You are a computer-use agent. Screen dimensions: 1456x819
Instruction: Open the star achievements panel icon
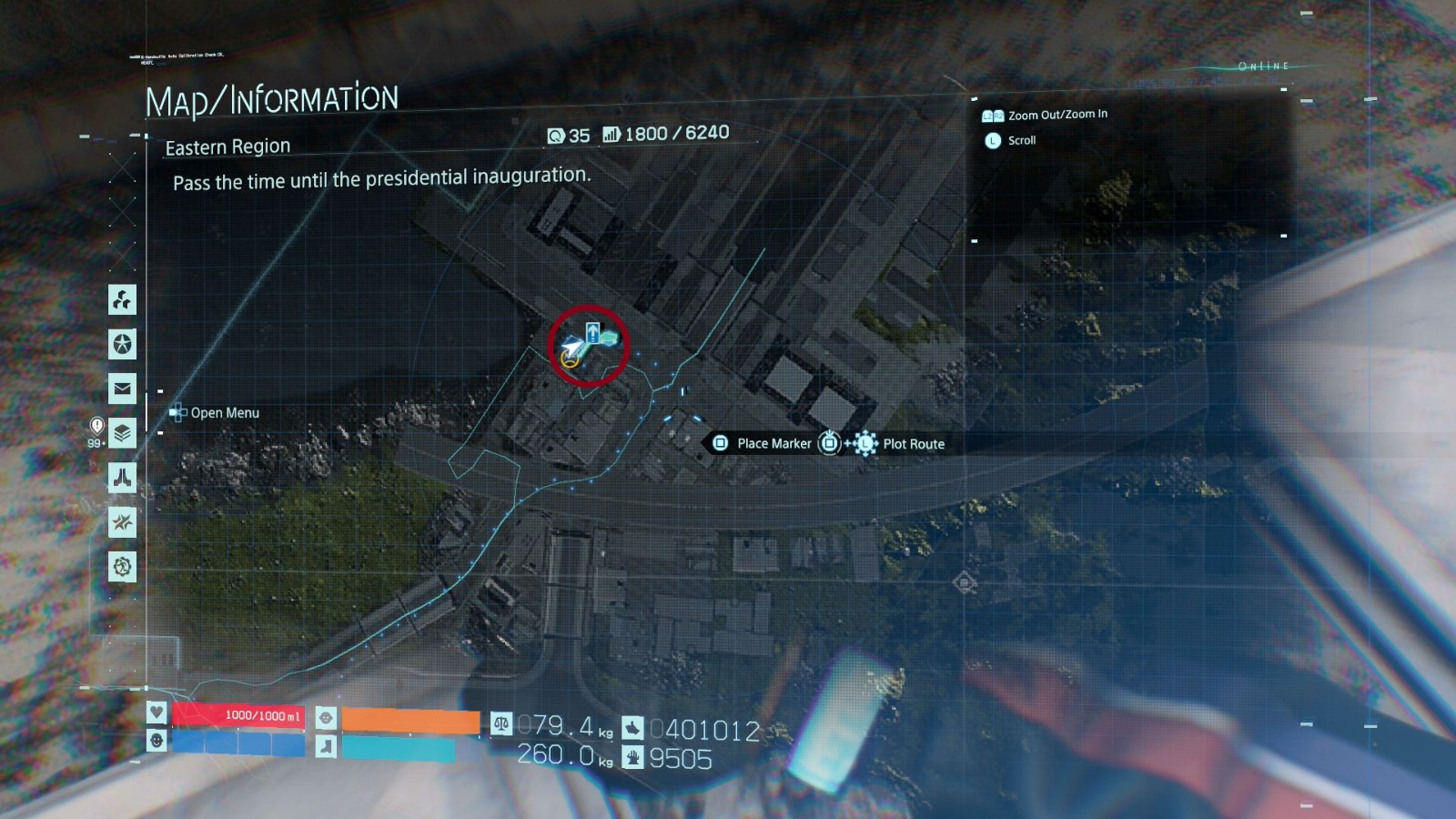[121, 345]
